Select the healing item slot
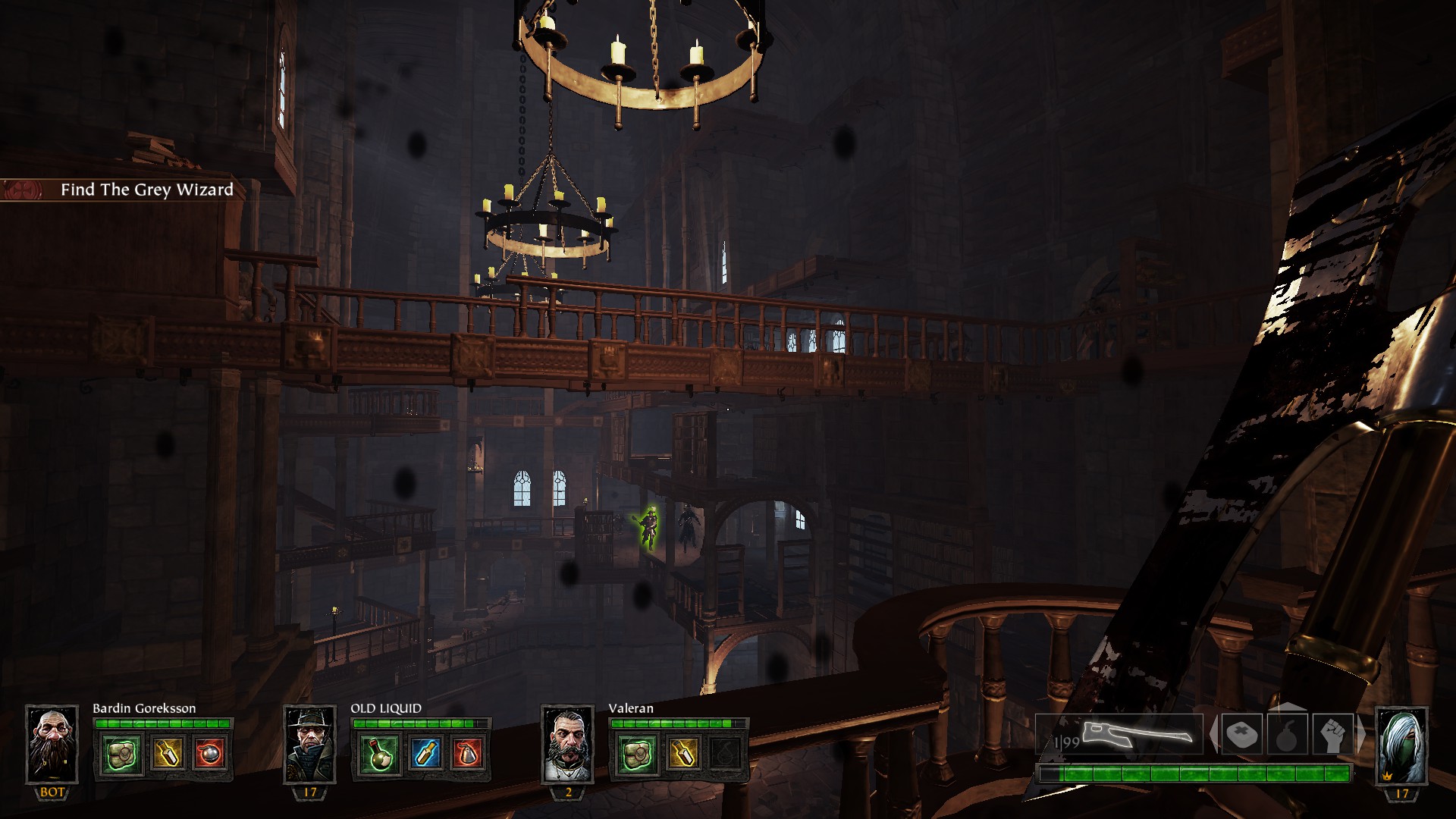This screenshot has height=819, width=1456. tap(1242, 734)
